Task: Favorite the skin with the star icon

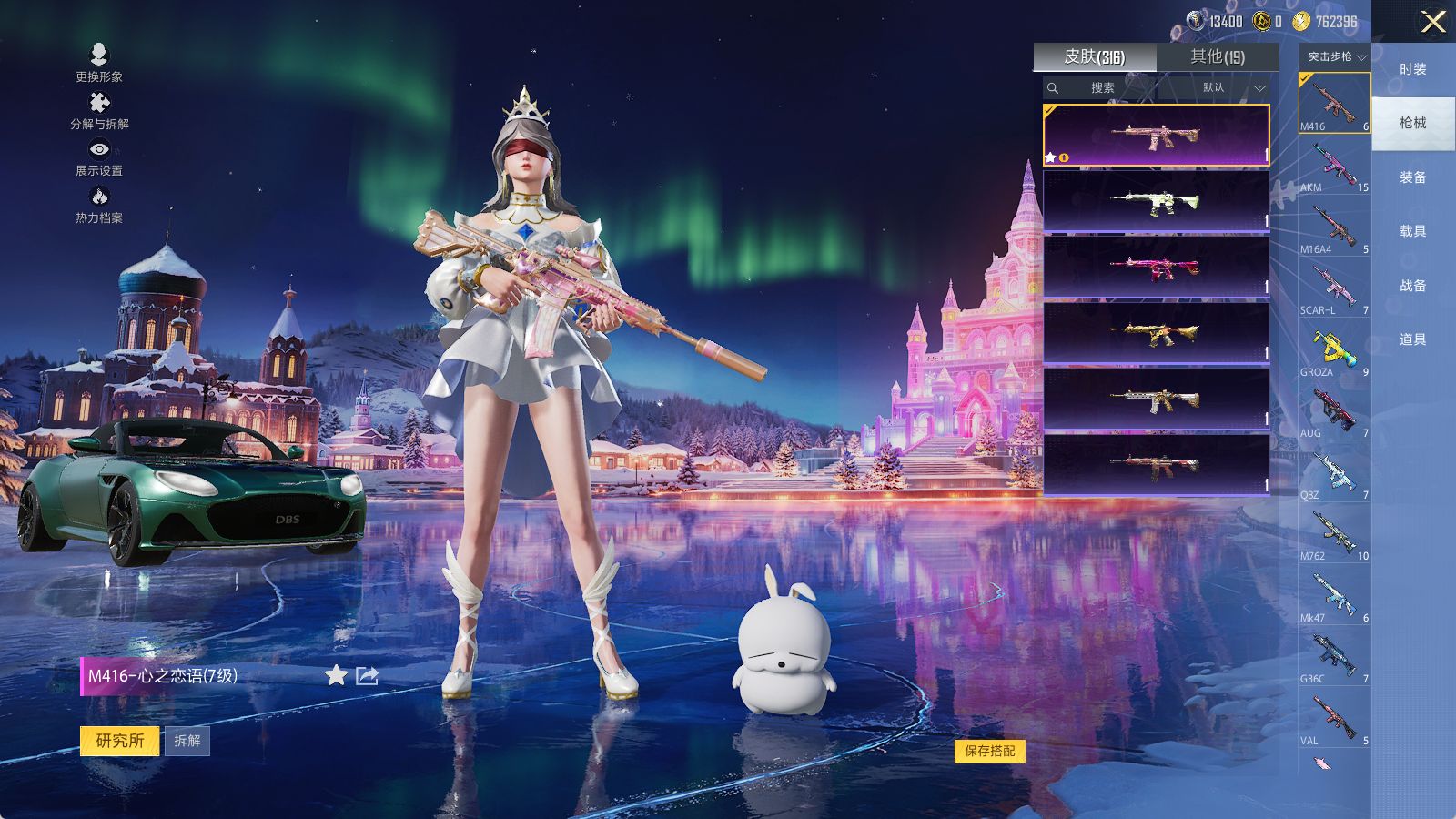Action: pos(337,675)
